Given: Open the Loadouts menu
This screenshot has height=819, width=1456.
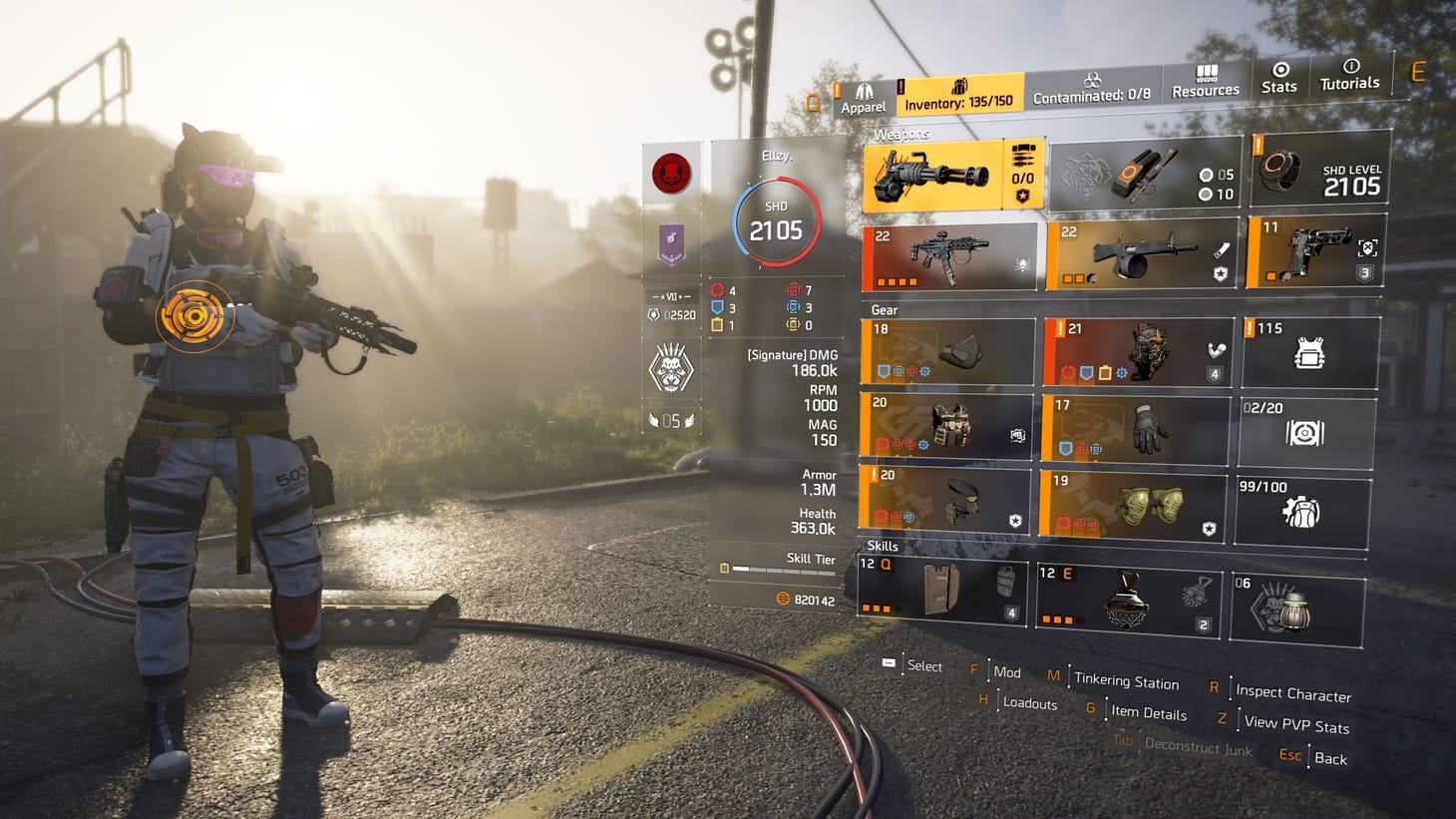Looking at the screenshot, I should pos(1030,704).
